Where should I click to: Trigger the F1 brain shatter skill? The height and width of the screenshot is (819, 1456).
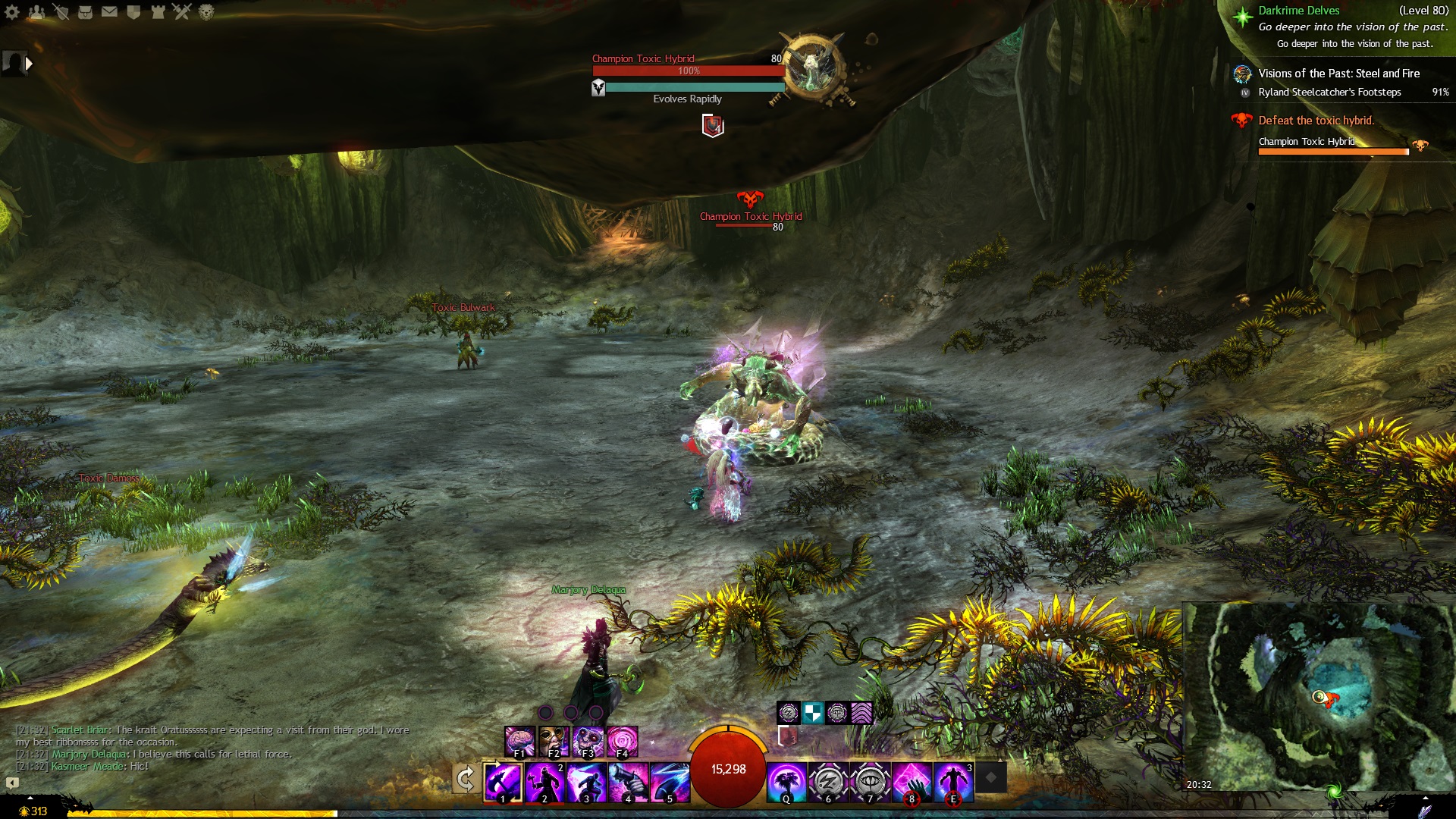pos(520,741)
